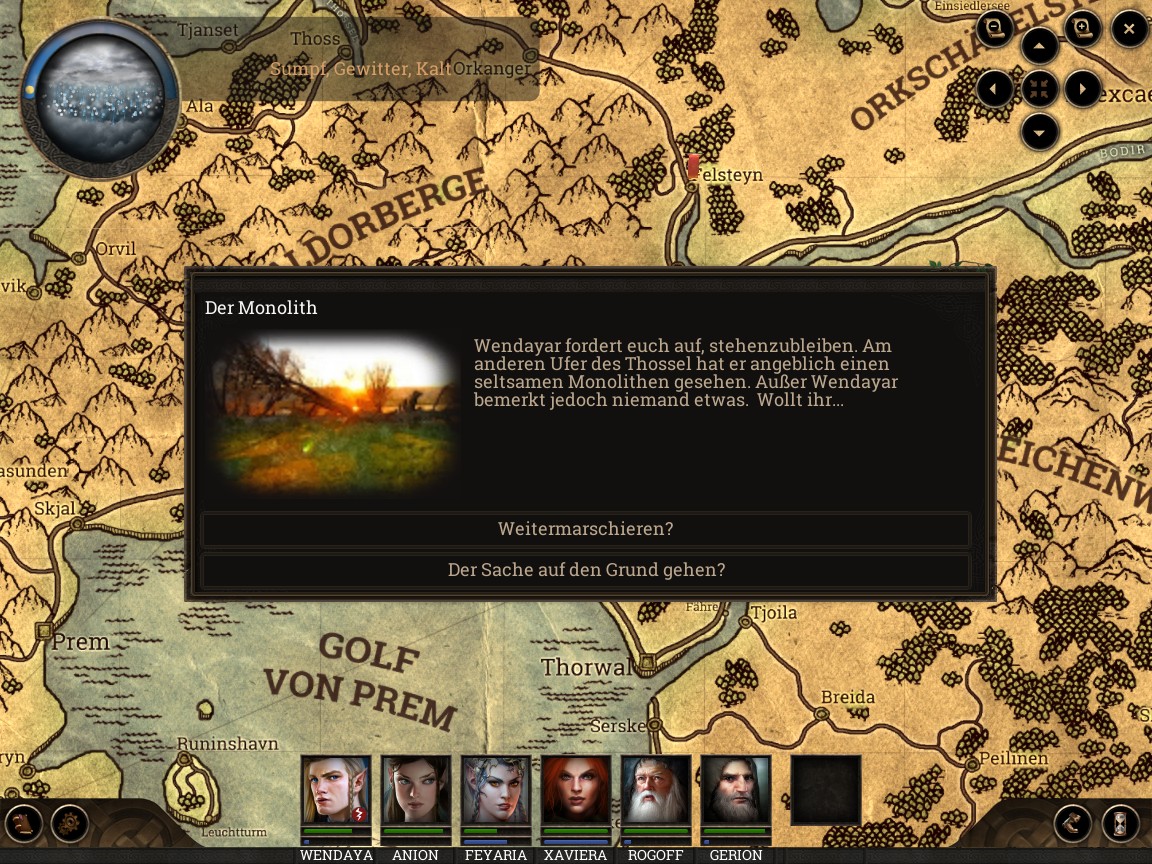This screenshot has width=1152, height=864.
Task: Click the hourglass wait icon
Action: tap(1121, 824)
